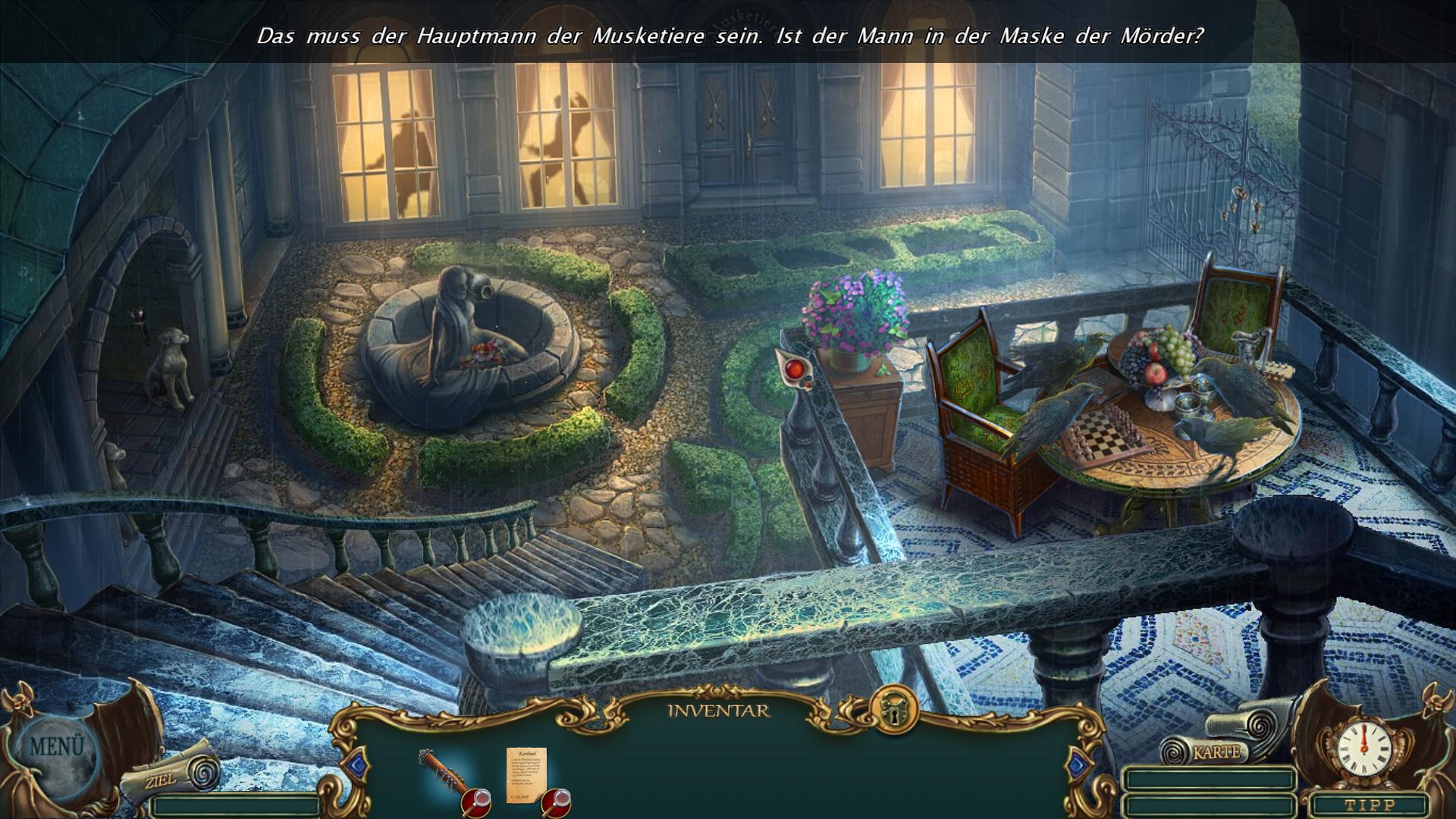Inspect the Kardinal letter with its magnifier
Viewport: 1456px width, 819px height.
point(557,801)
